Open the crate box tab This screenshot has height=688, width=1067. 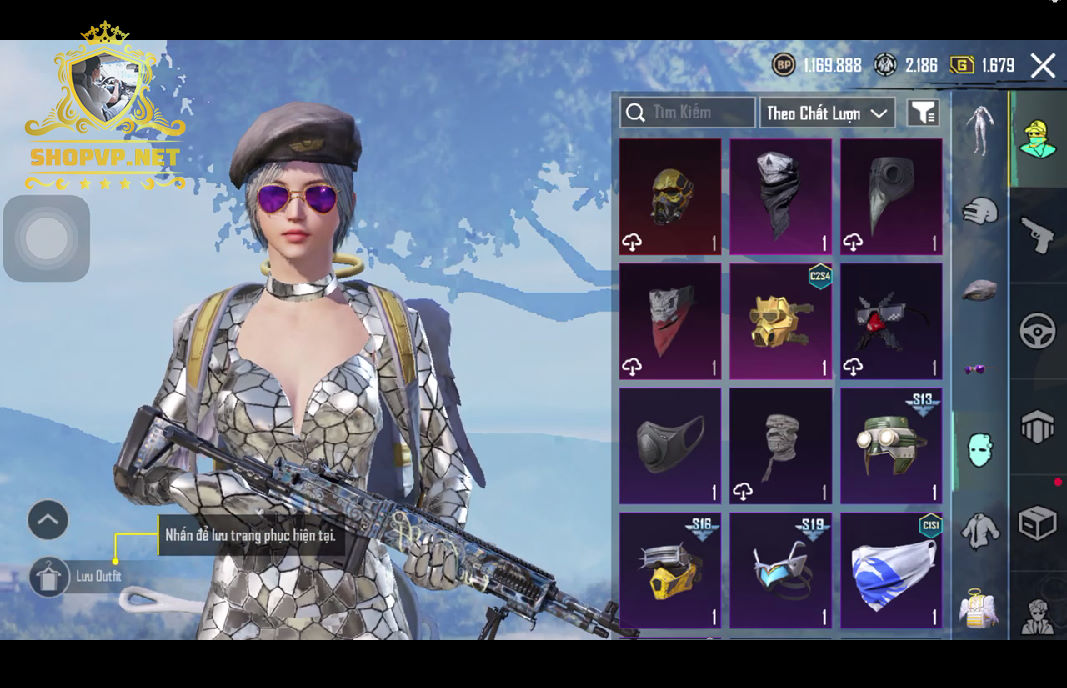pos(1037,523)
